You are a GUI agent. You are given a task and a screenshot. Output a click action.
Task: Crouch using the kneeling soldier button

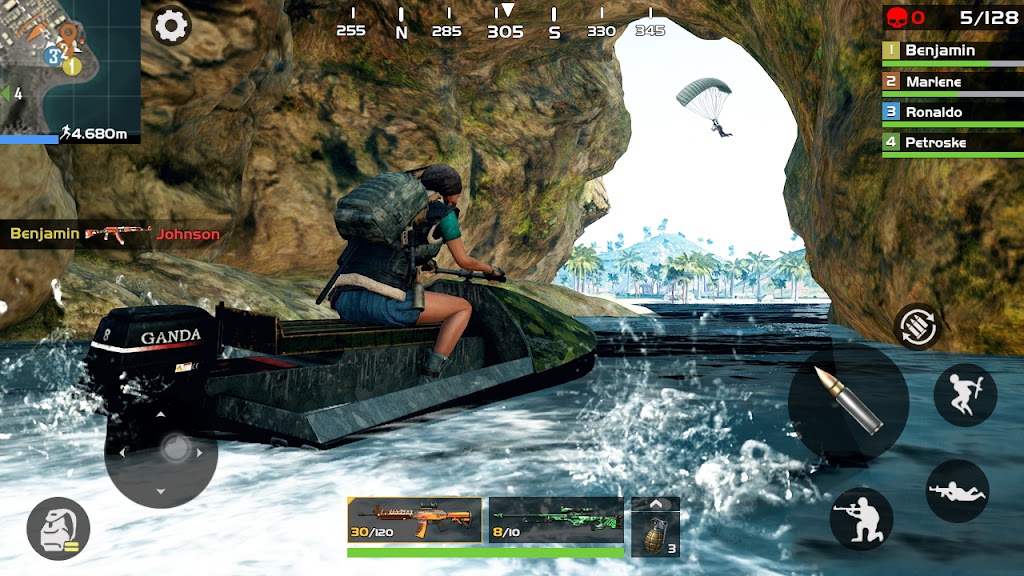(x=861, y=518)
